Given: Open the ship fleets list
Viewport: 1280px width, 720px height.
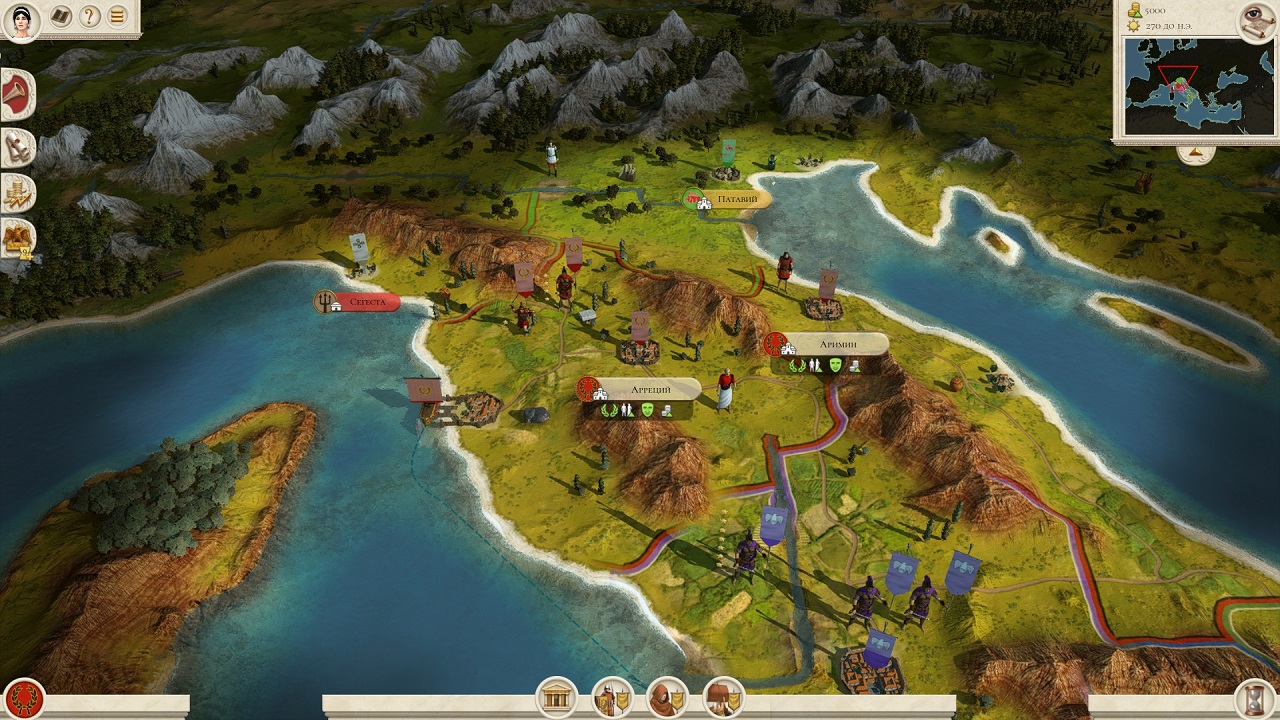Looking at the screenshot, I should pyautogui.click(x=722, y=697).
